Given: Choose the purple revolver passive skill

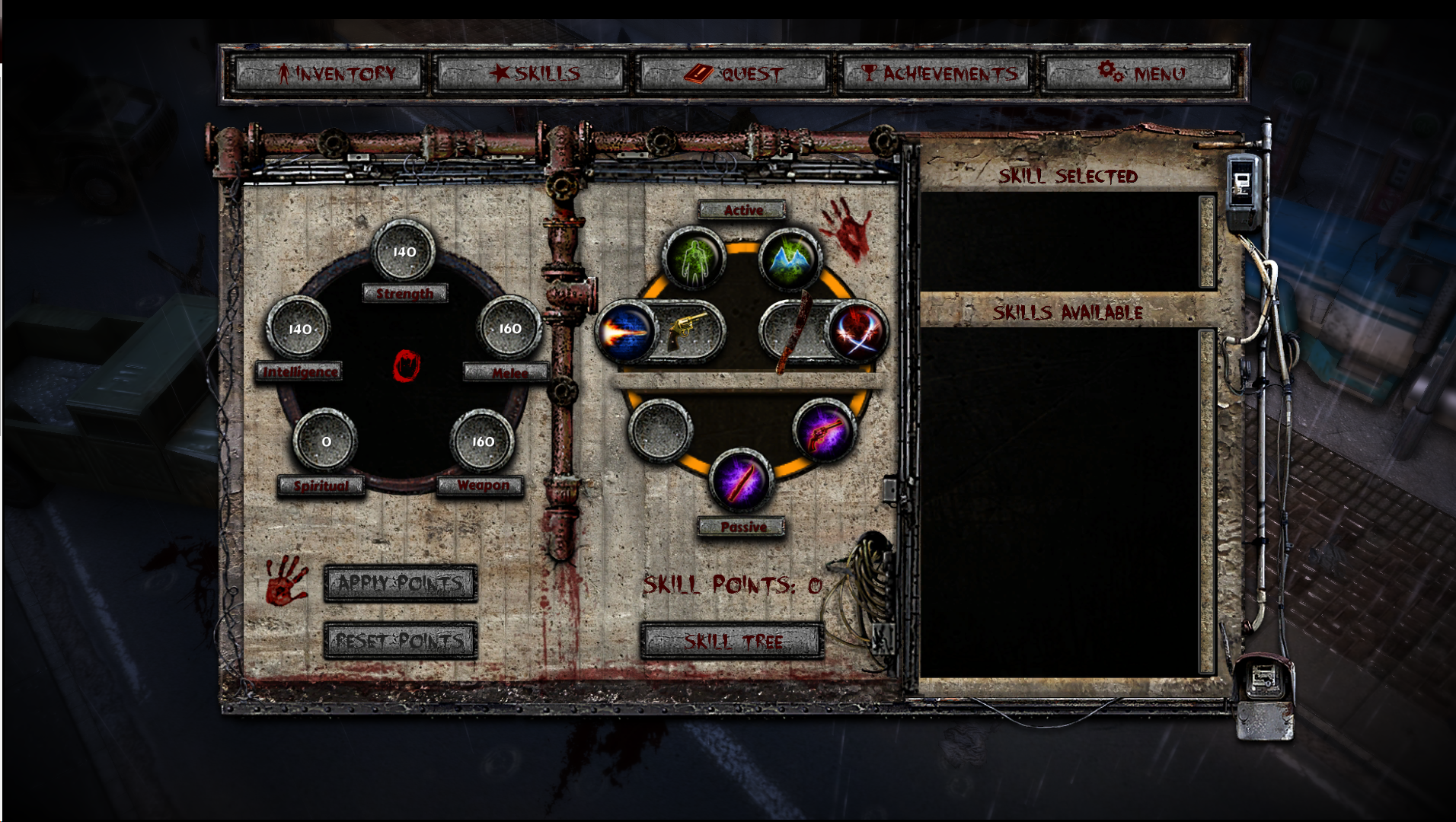Looking at the screenshot, I should (824, 431).
